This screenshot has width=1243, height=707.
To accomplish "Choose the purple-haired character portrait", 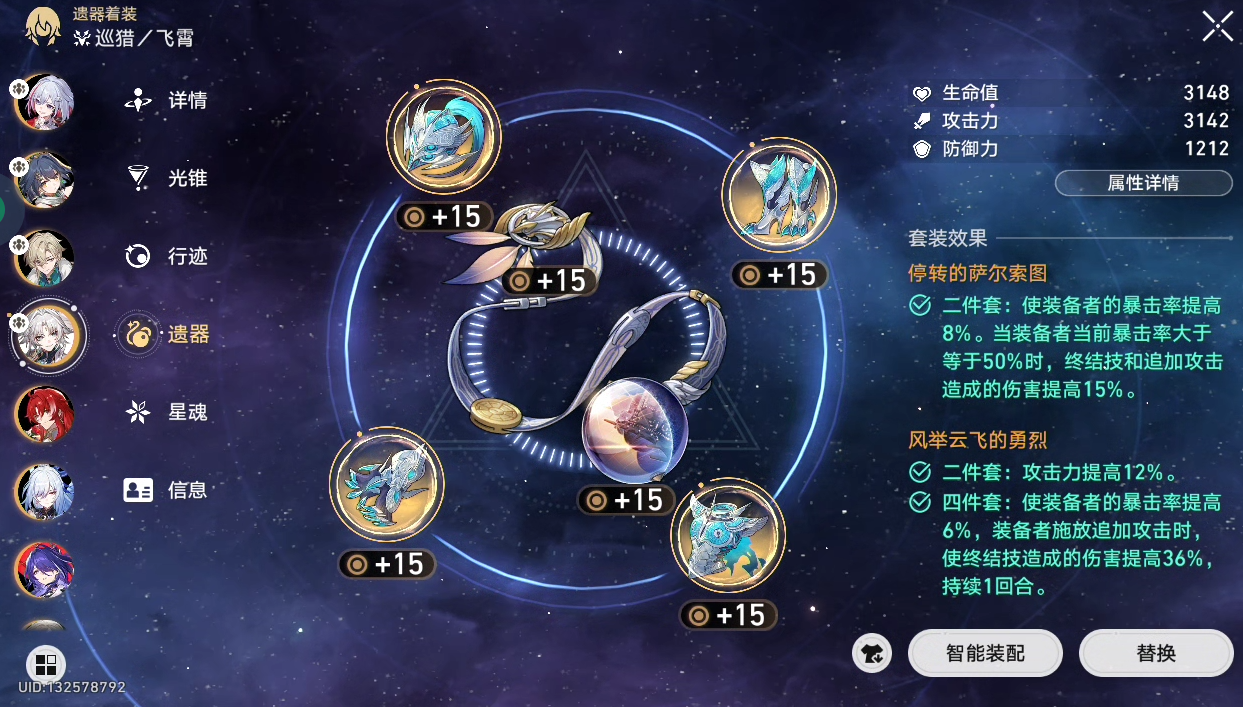I will 44,569.
